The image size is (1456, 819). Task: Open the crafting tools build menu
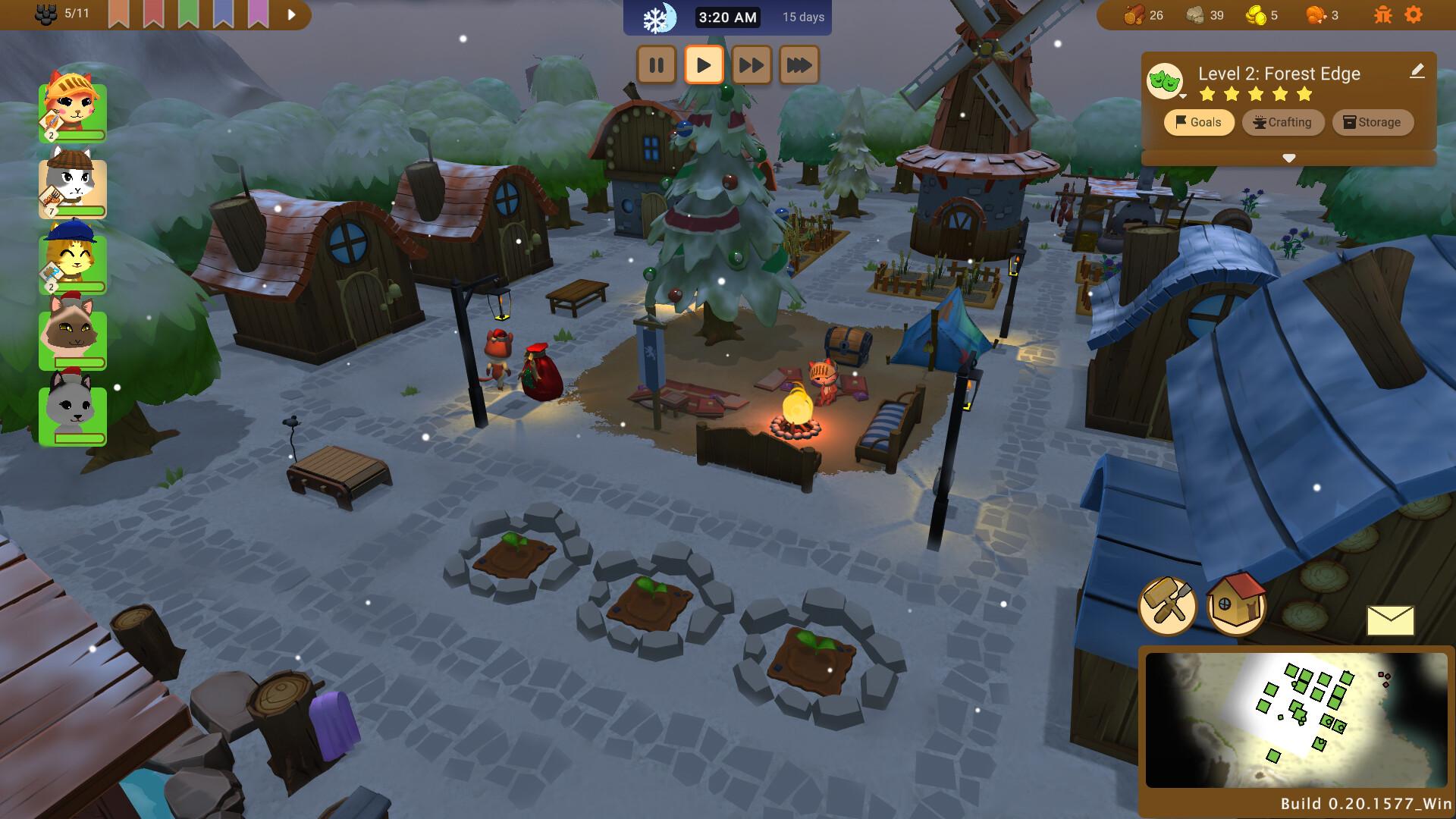pyautogui.click(x=1169, y=606)
